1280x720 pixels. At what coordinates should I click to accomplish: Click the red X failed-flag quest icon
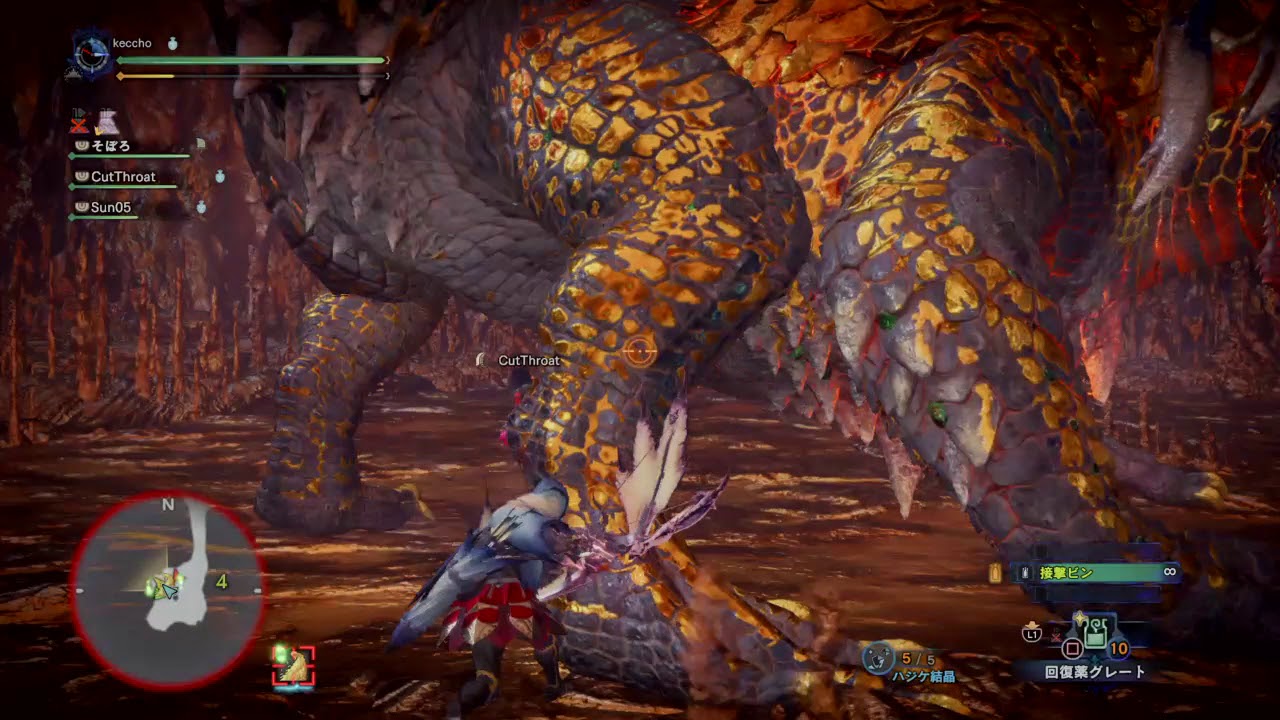click(x=77, y=124)
